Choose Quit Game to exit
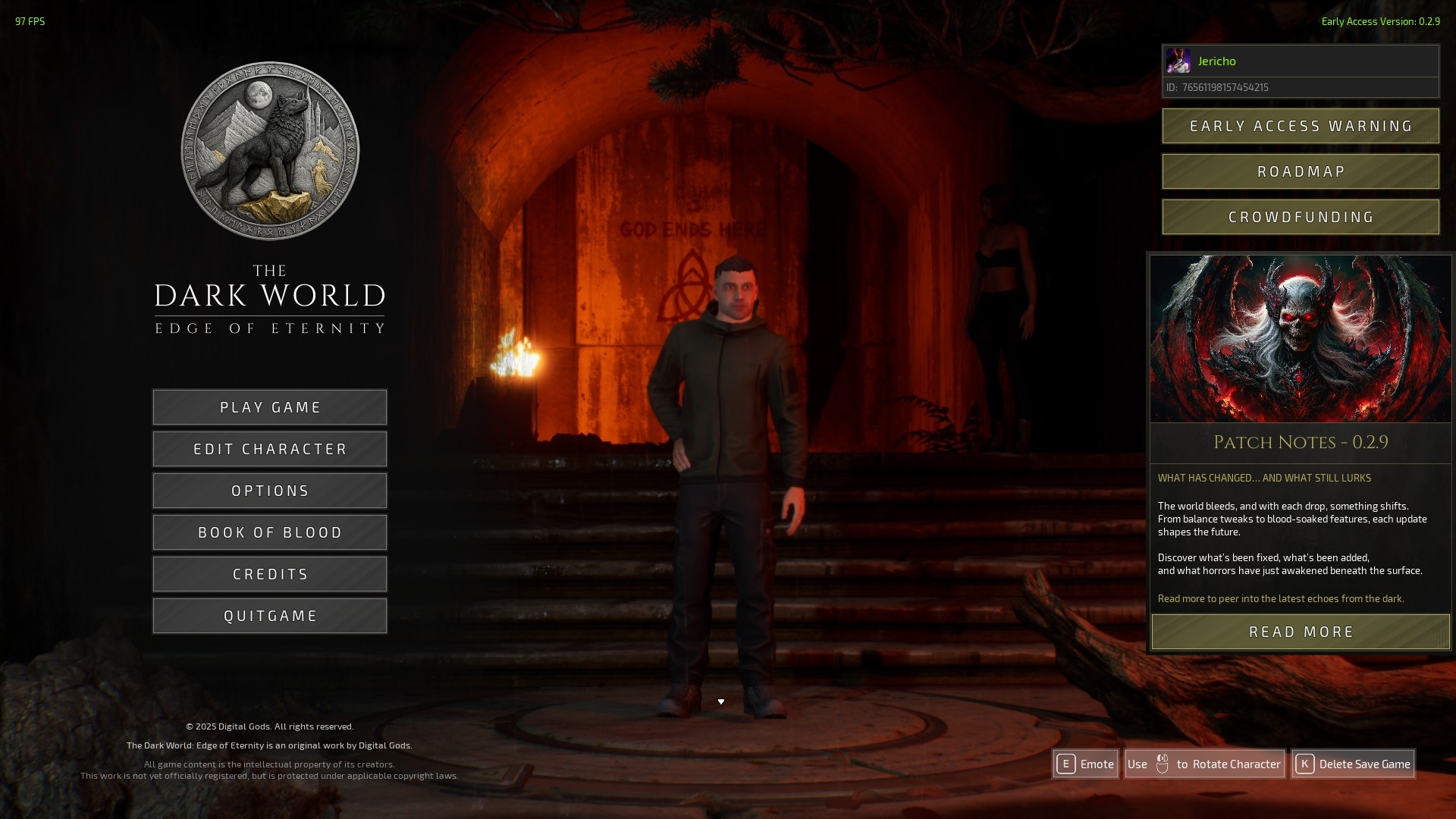The height and width of the screenshot is (819, 1456). click(x=270, y=616)
